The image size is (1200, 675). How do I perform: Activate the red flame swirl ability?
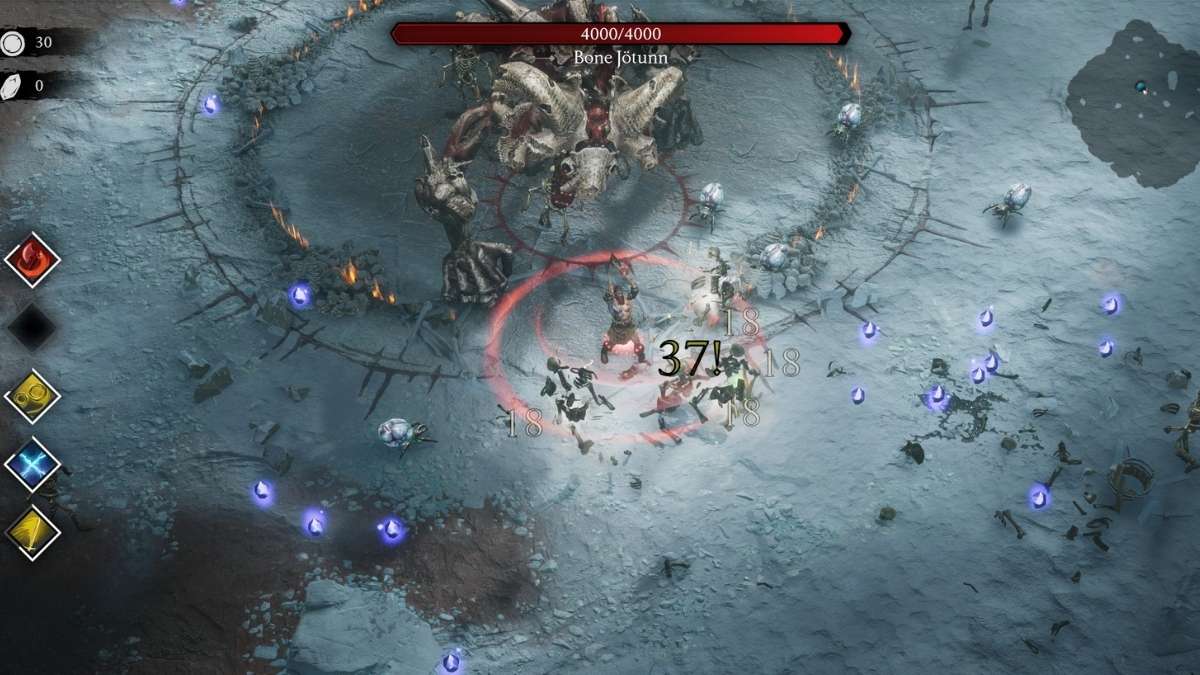click(33, 260)
